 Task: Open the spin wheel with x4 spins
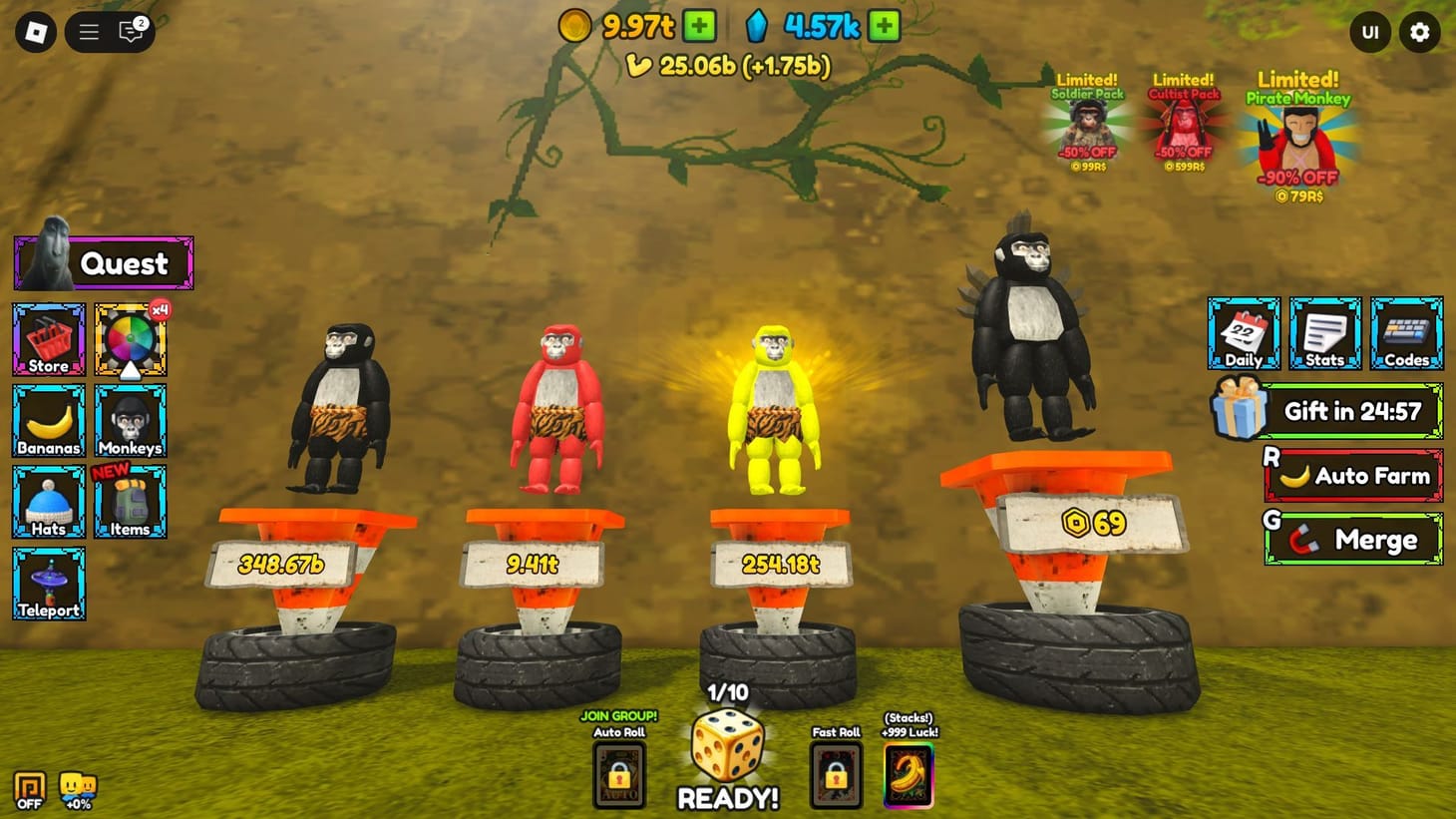[x=130, y=339]
